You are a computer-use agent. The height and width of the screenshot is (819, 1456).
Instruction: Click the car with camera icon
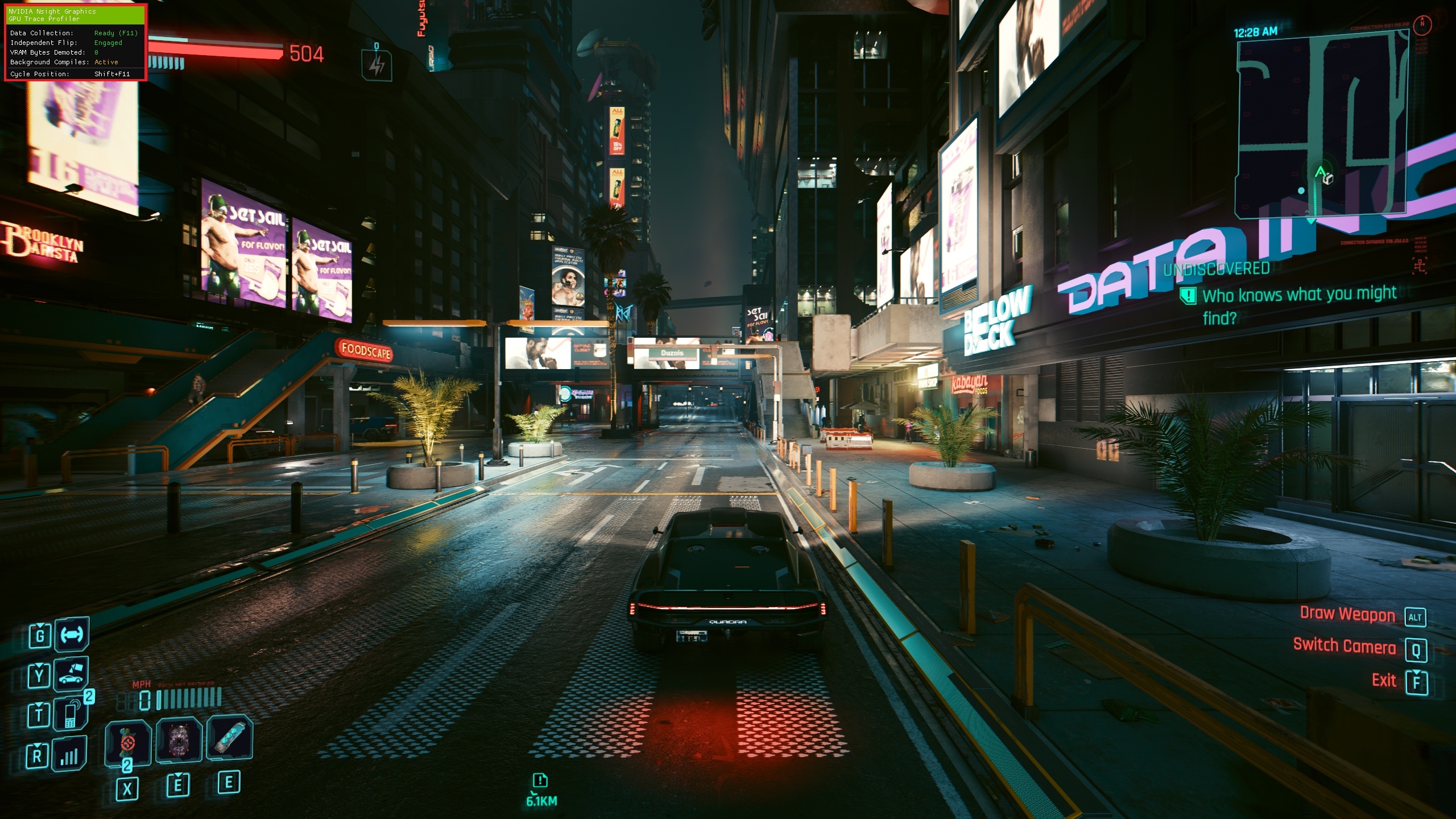(72, 674)
